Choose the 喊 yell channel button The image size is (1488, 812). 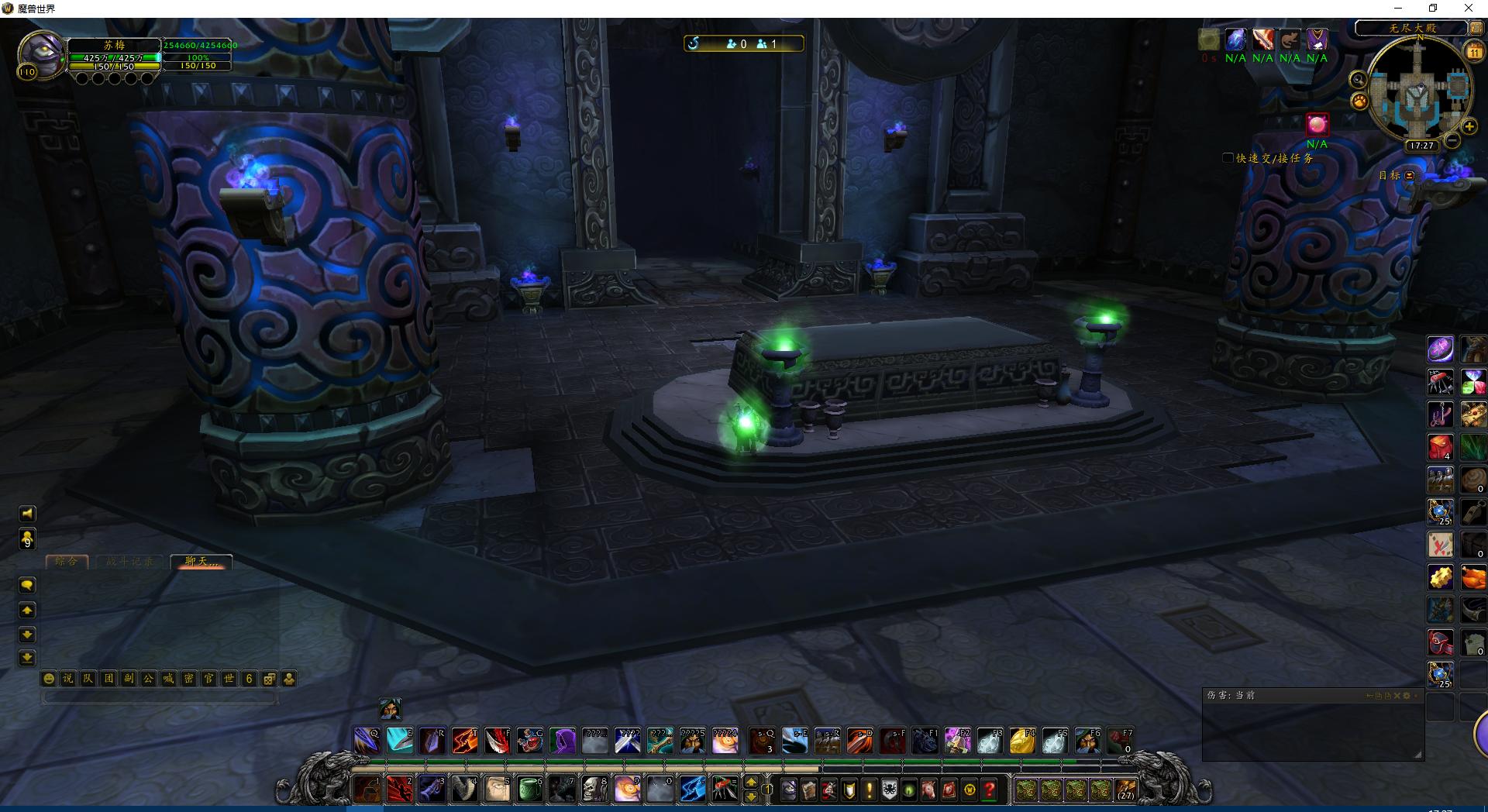pyautogui.click(x=168, y=679)
